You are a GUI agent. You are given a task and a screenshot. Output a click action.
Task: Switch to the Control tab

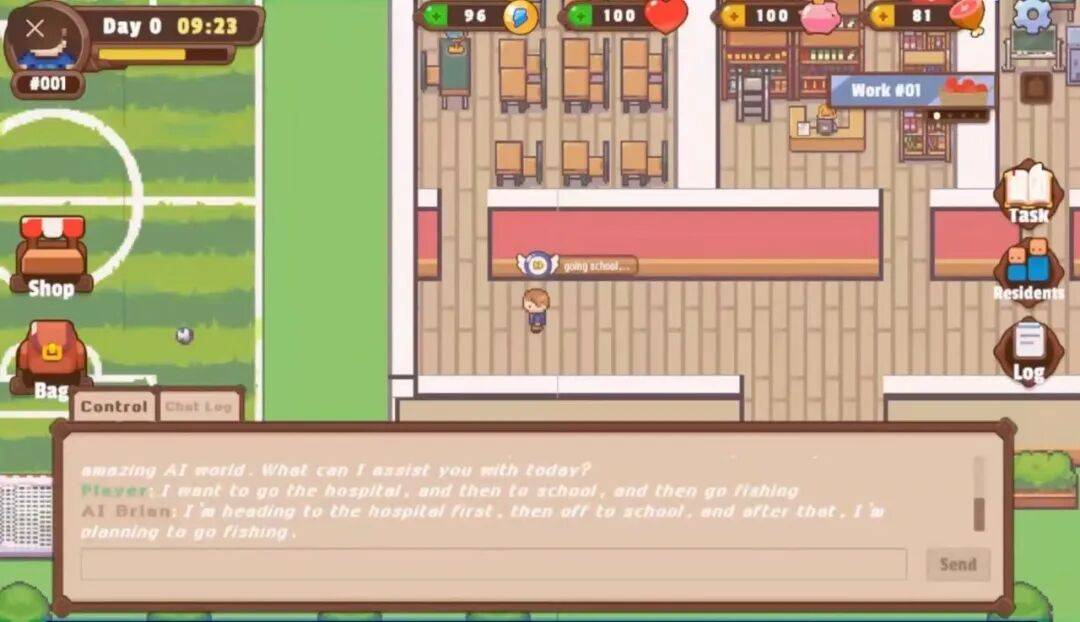(114, 407)
